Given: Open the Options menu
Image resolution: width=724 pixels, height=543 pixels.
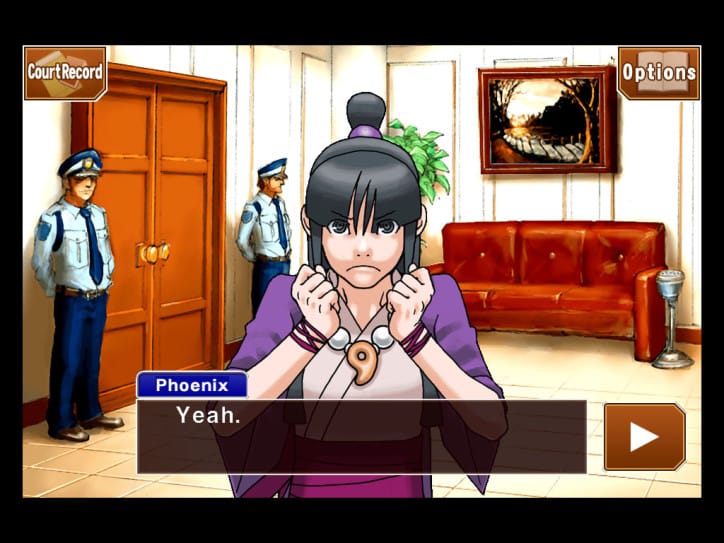Looking at the screenshot, I should [x=658, y=72].
